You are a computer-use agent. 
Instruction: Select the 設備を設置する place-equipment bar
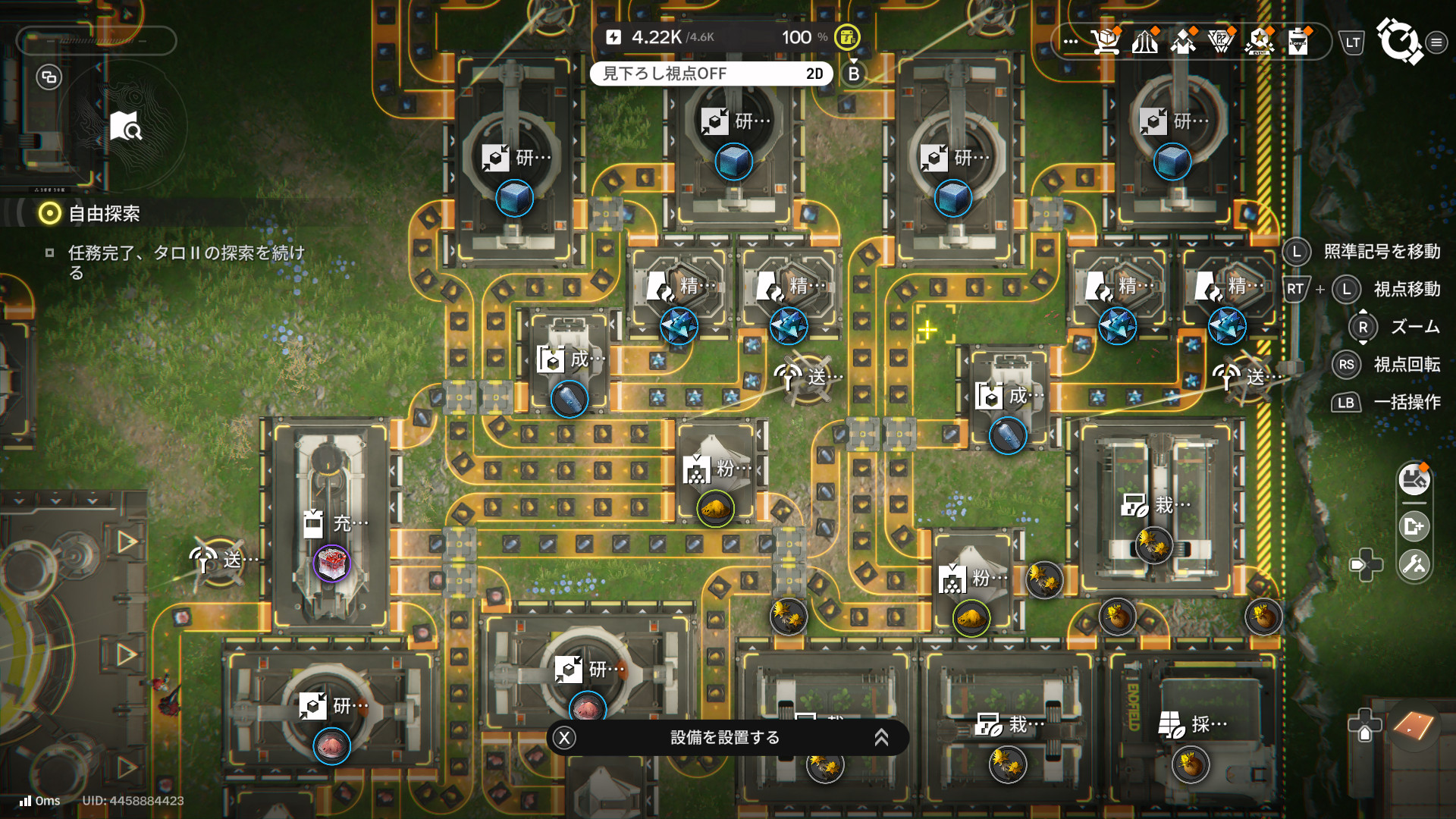pos(726,738)
